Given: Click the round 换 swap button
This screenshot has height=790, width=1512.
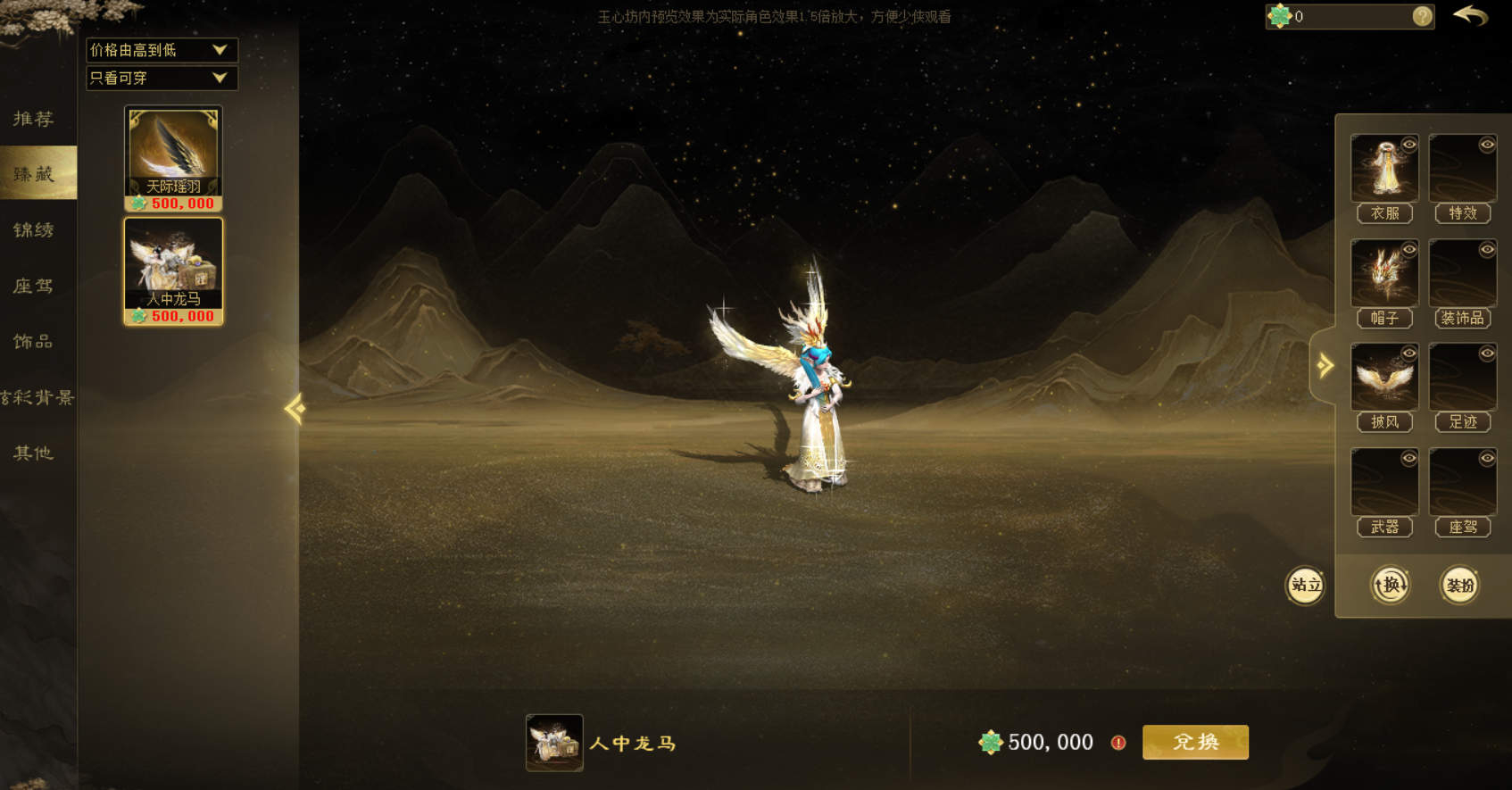Looking at the screenshot, I should tap(1390, 586).
